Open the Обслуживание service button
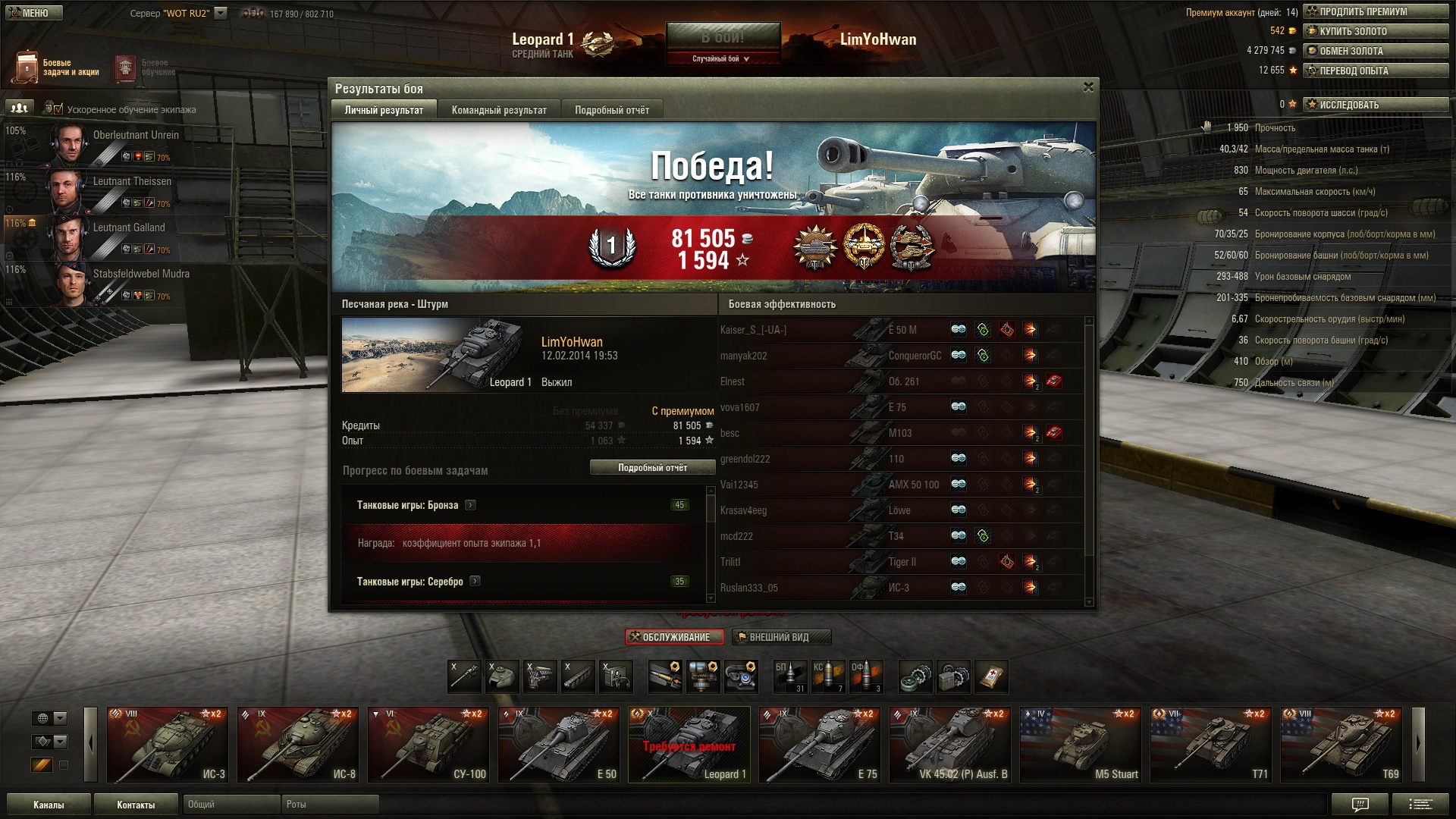The height and width of the screenshot is (819, 1456). (x=674, y=637)
